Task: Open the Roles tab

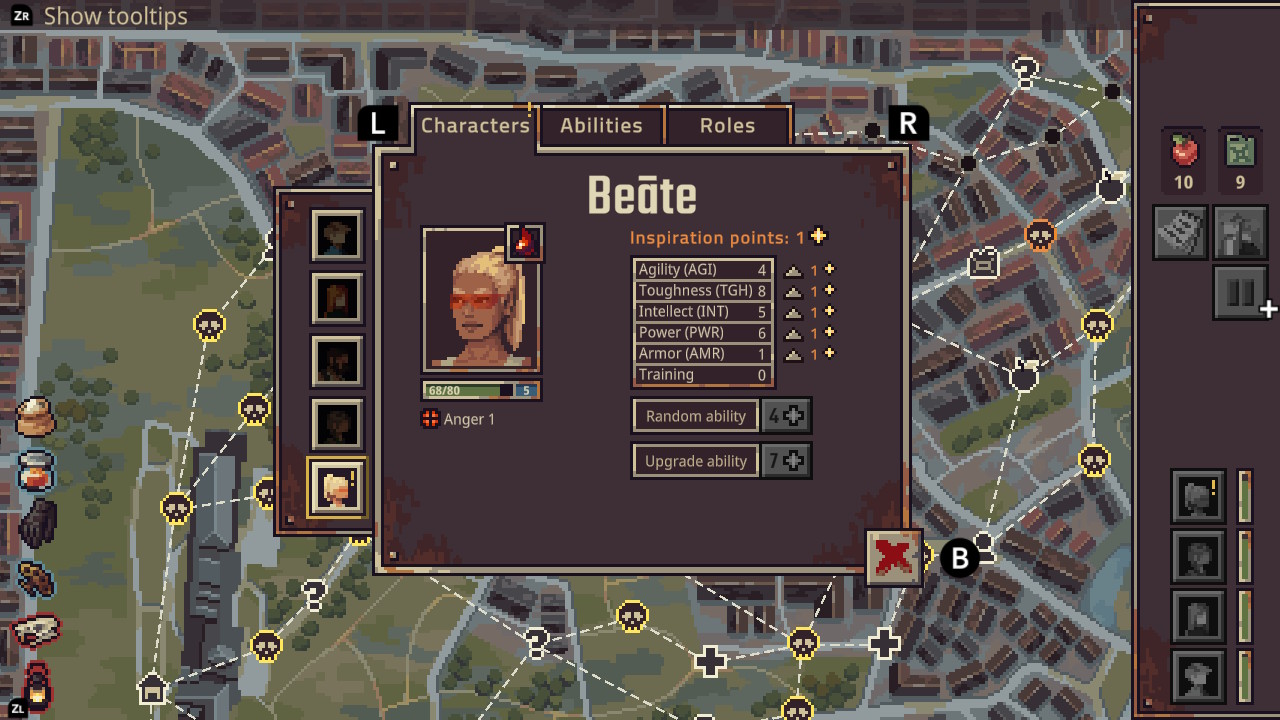Action: (728, 125)
